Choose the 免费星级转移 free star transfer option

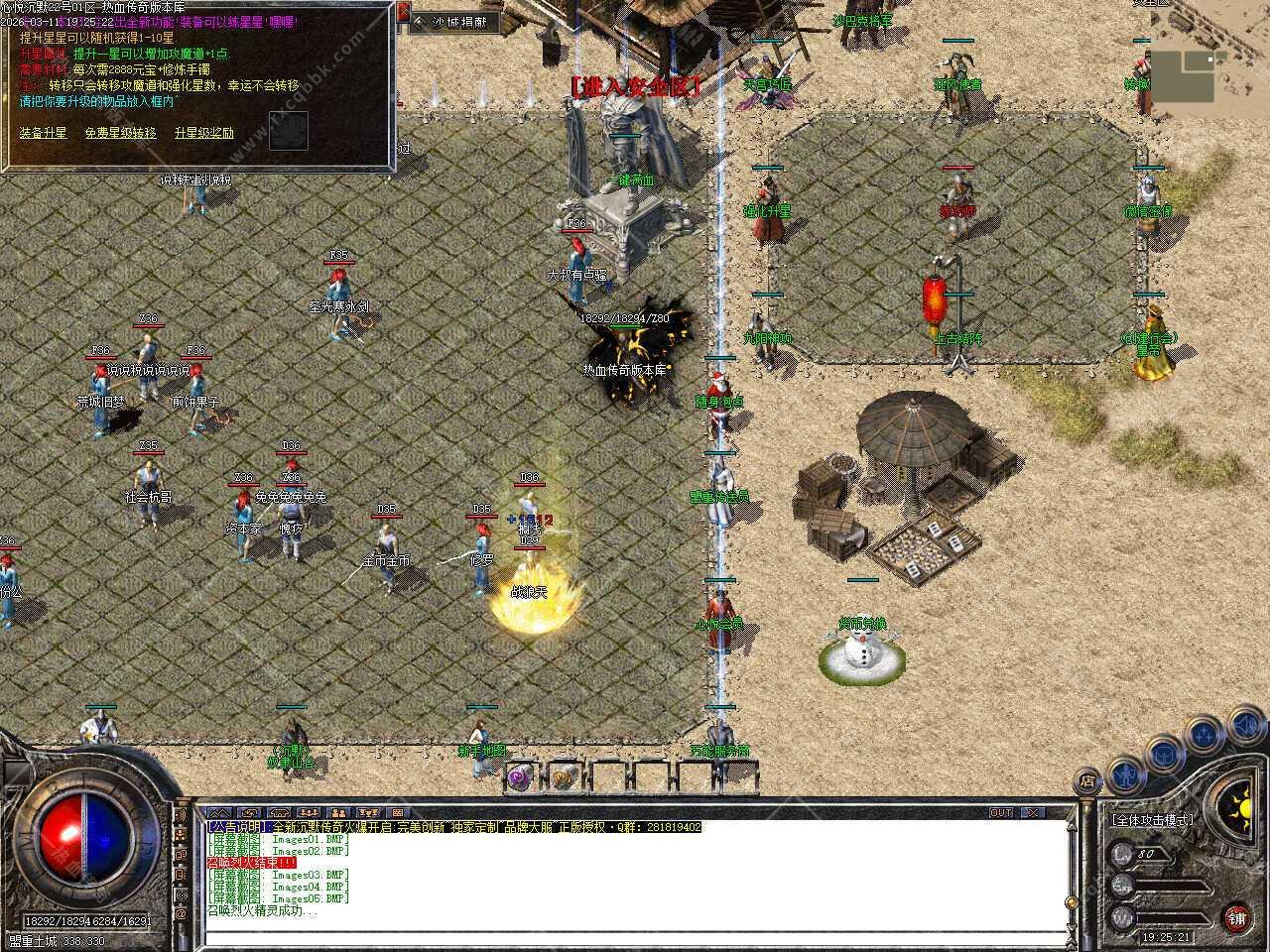coord(120,132)
